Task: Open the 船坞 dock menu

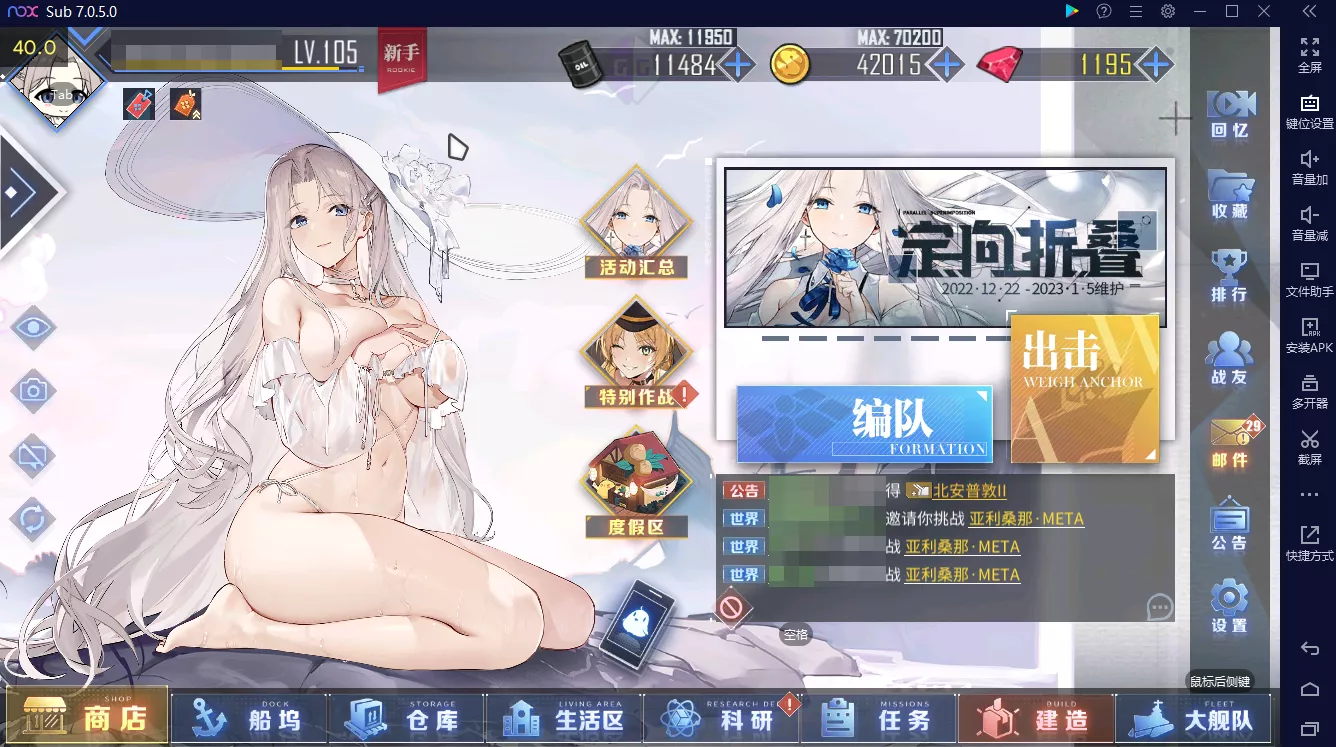Action: [x=249, y=717]
